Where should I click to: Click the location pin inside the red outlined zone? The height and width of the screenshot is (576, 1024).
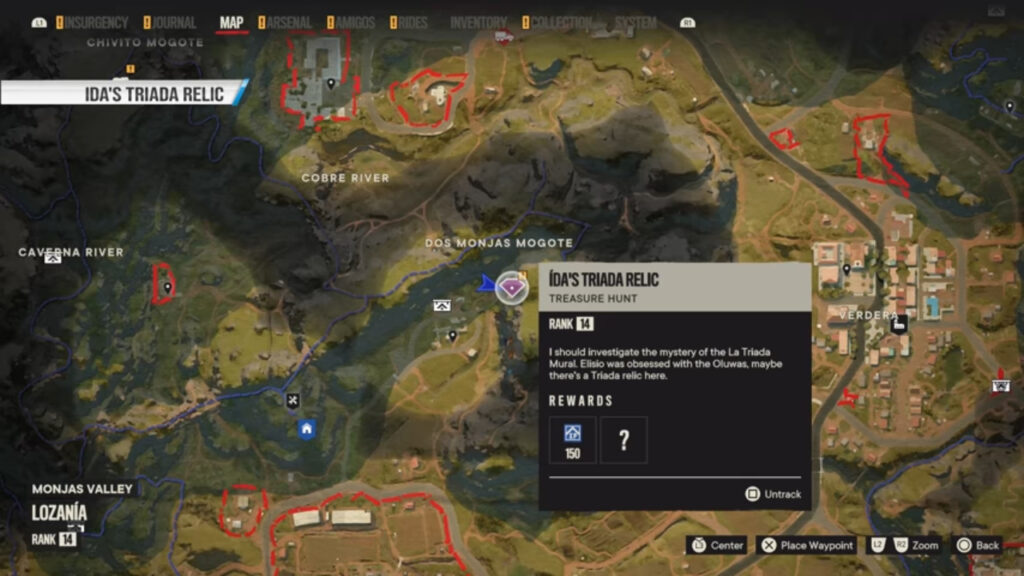(x=167, y=288)
